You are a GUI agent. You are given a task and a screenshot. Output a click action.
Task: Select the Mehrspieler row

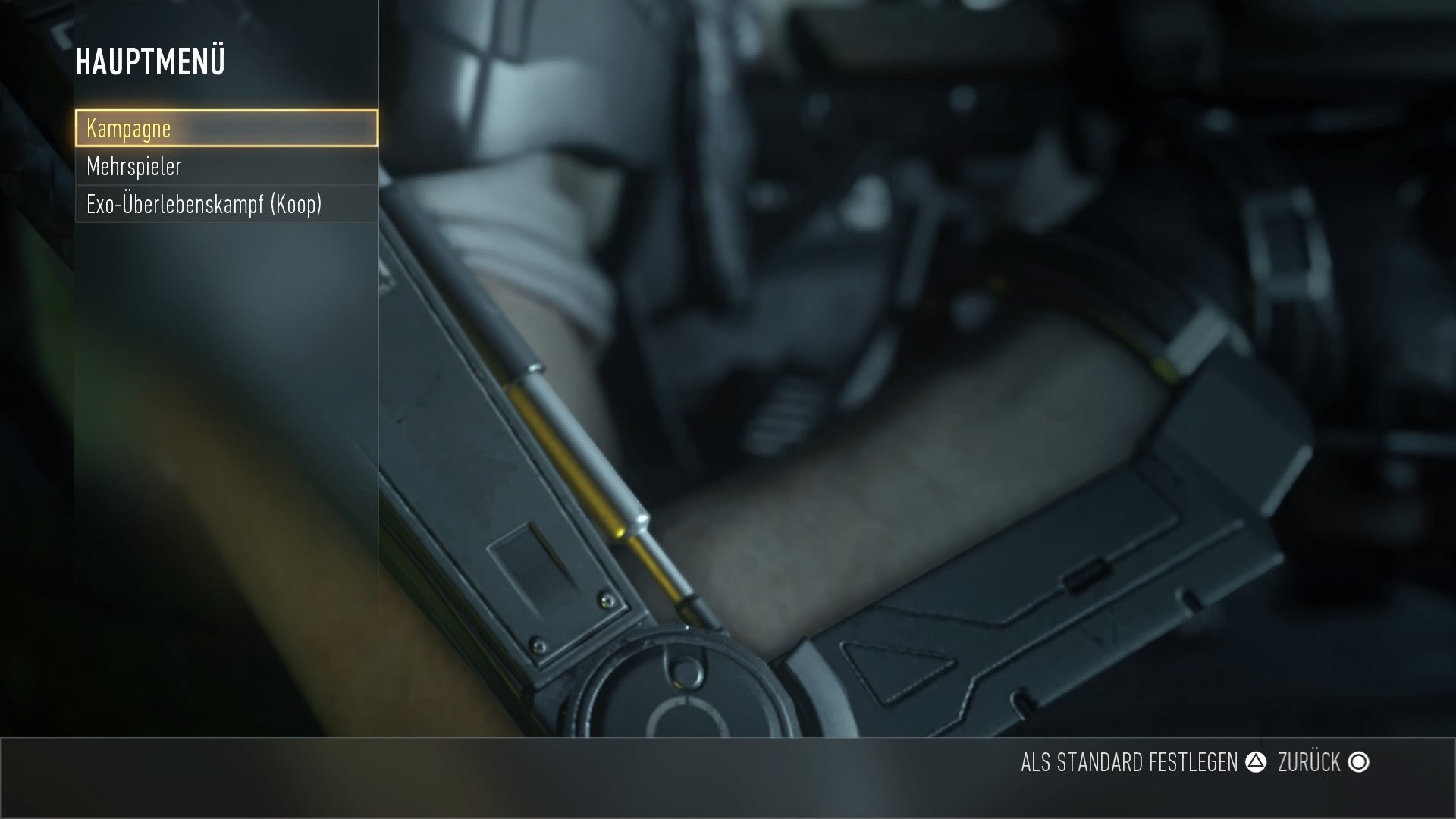[226, 166]
